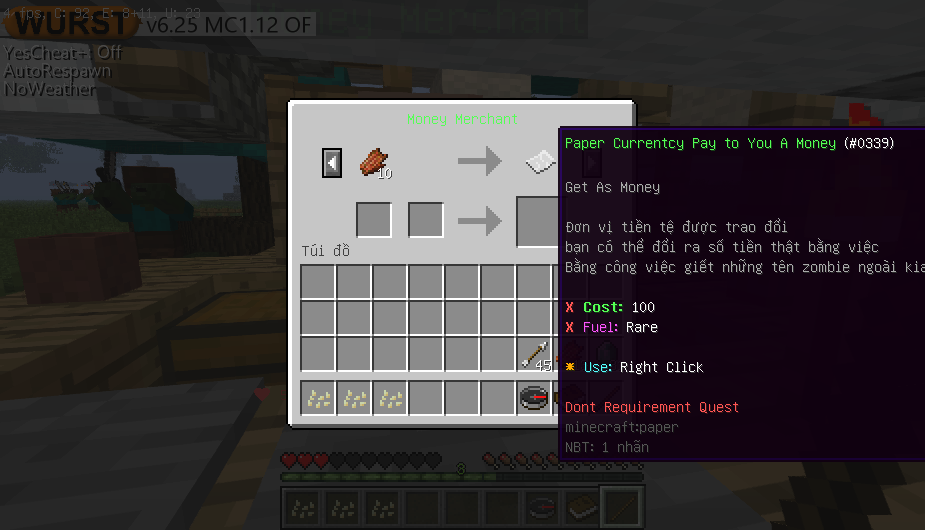Click the previous trade arrow button
Screen dimensions: 925x530
[x=332, y=162]
